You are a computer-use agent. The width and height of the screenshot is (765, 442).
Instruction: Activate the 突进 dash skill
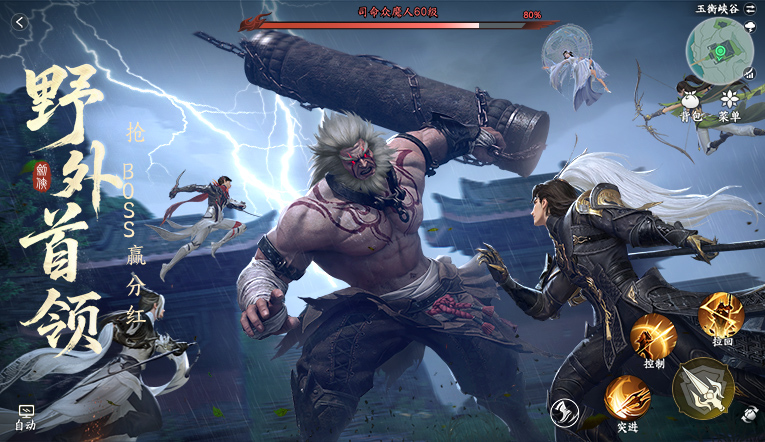[627, 399]
